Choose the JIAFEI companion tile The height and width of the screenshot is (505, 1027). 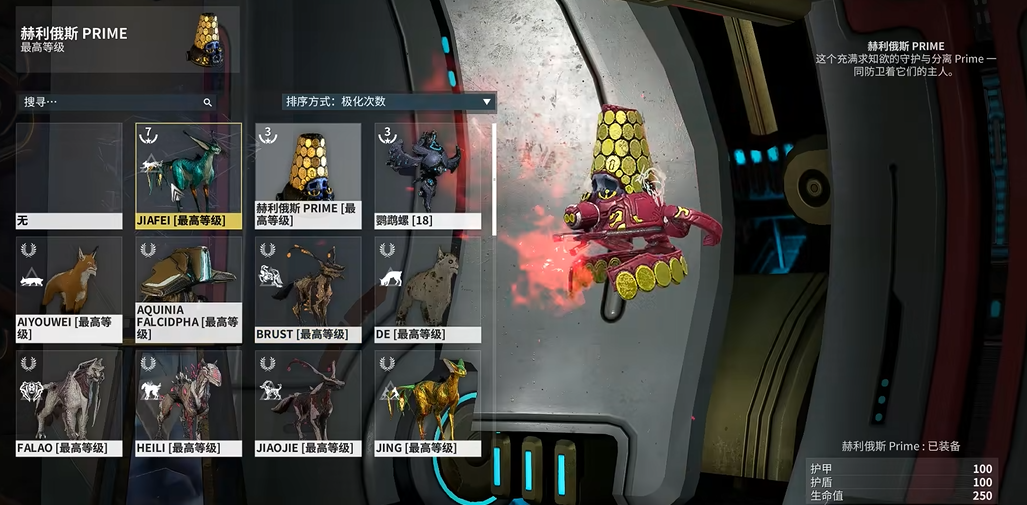tap(189, 176)
